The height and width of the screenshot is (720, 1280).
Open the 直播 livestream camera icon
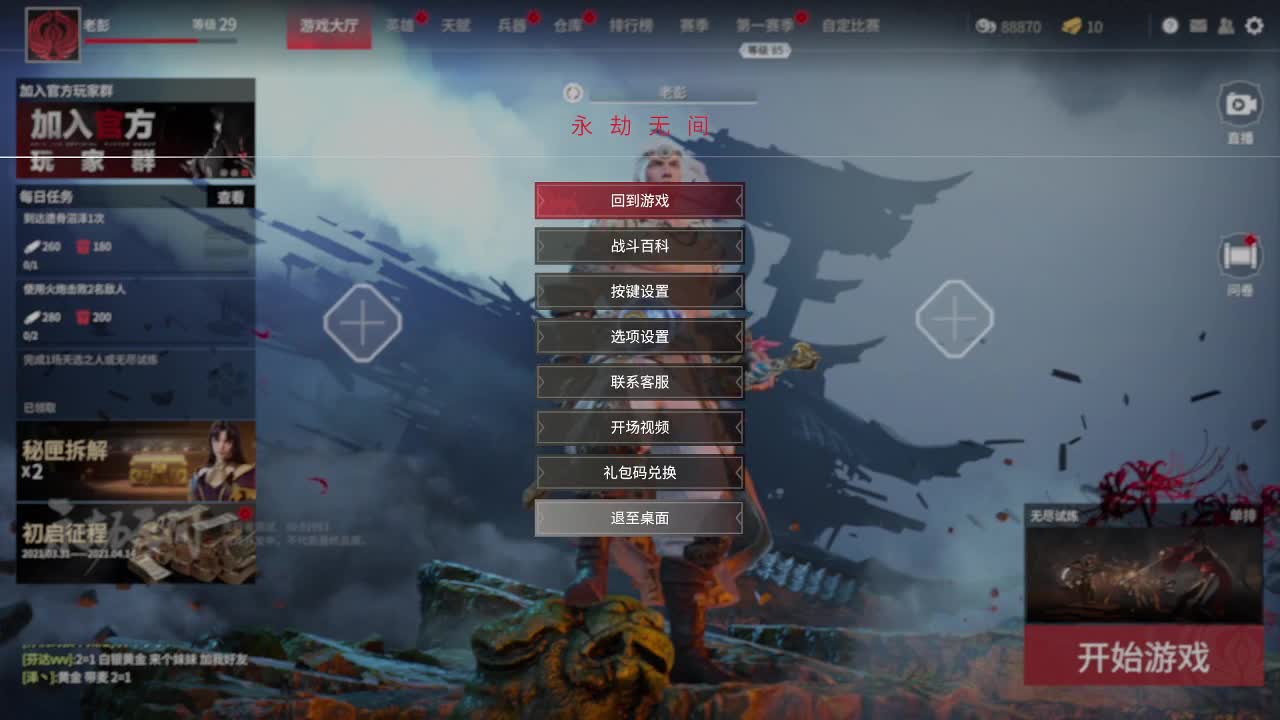click(x=1238, y=104)
